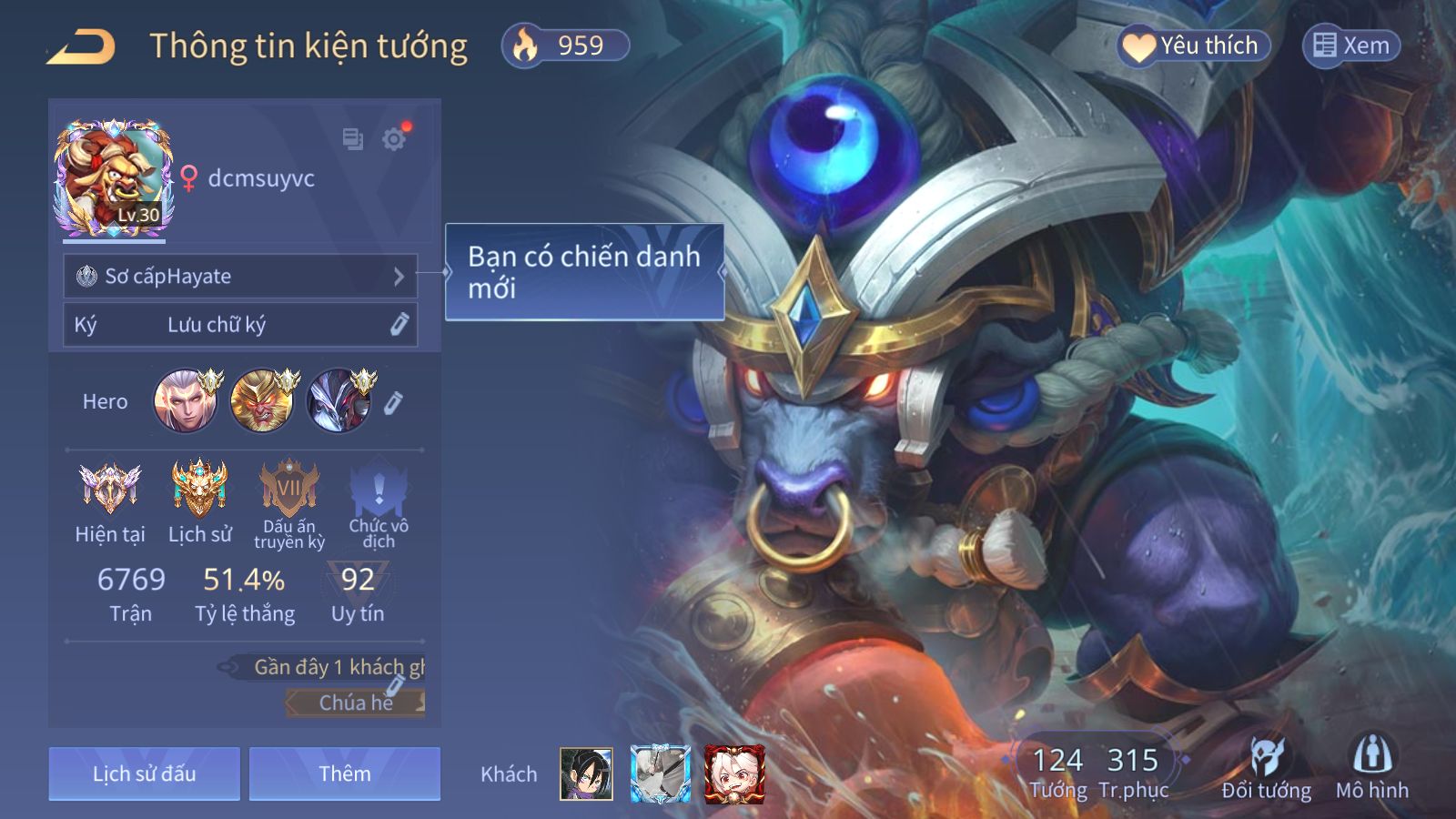Go back using the return arrow
This screenshot has height=819, width=1456.
coord(82,46)
